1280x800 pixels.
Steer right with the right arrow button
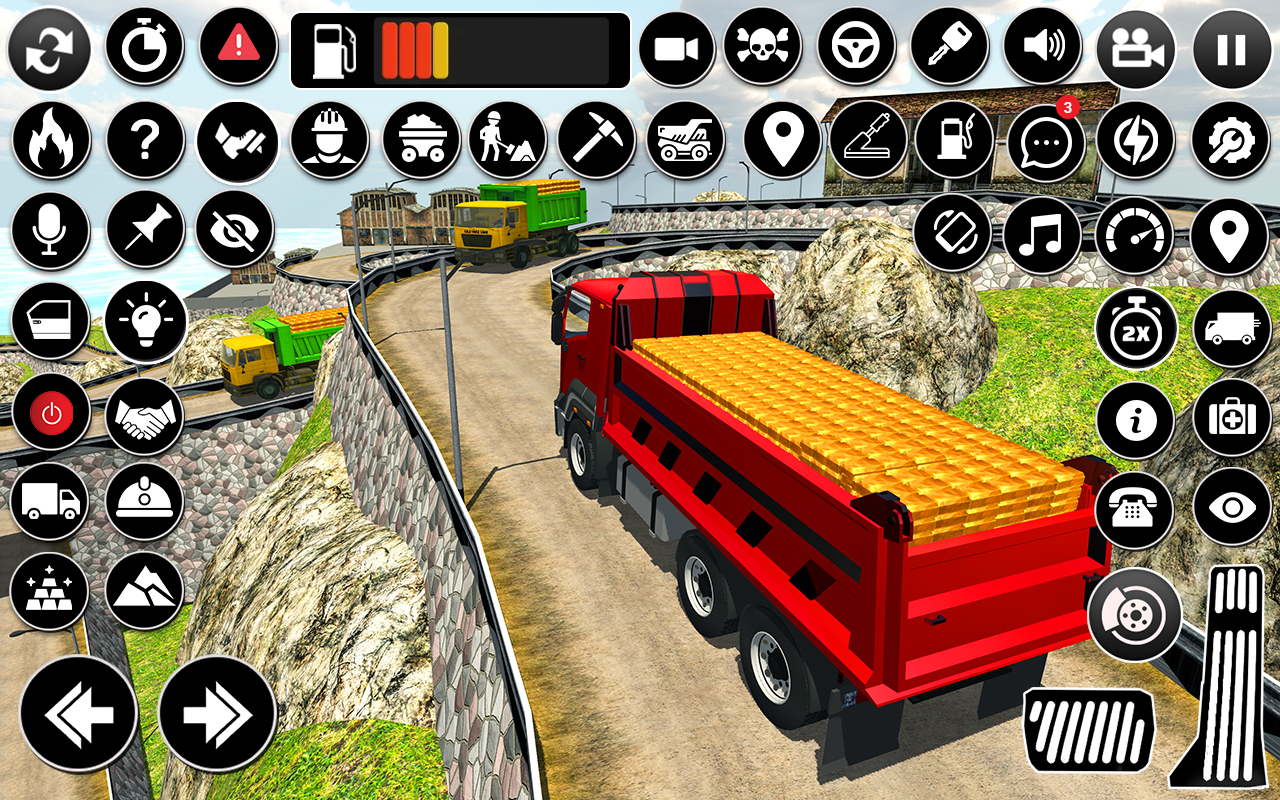pos(217,714)
